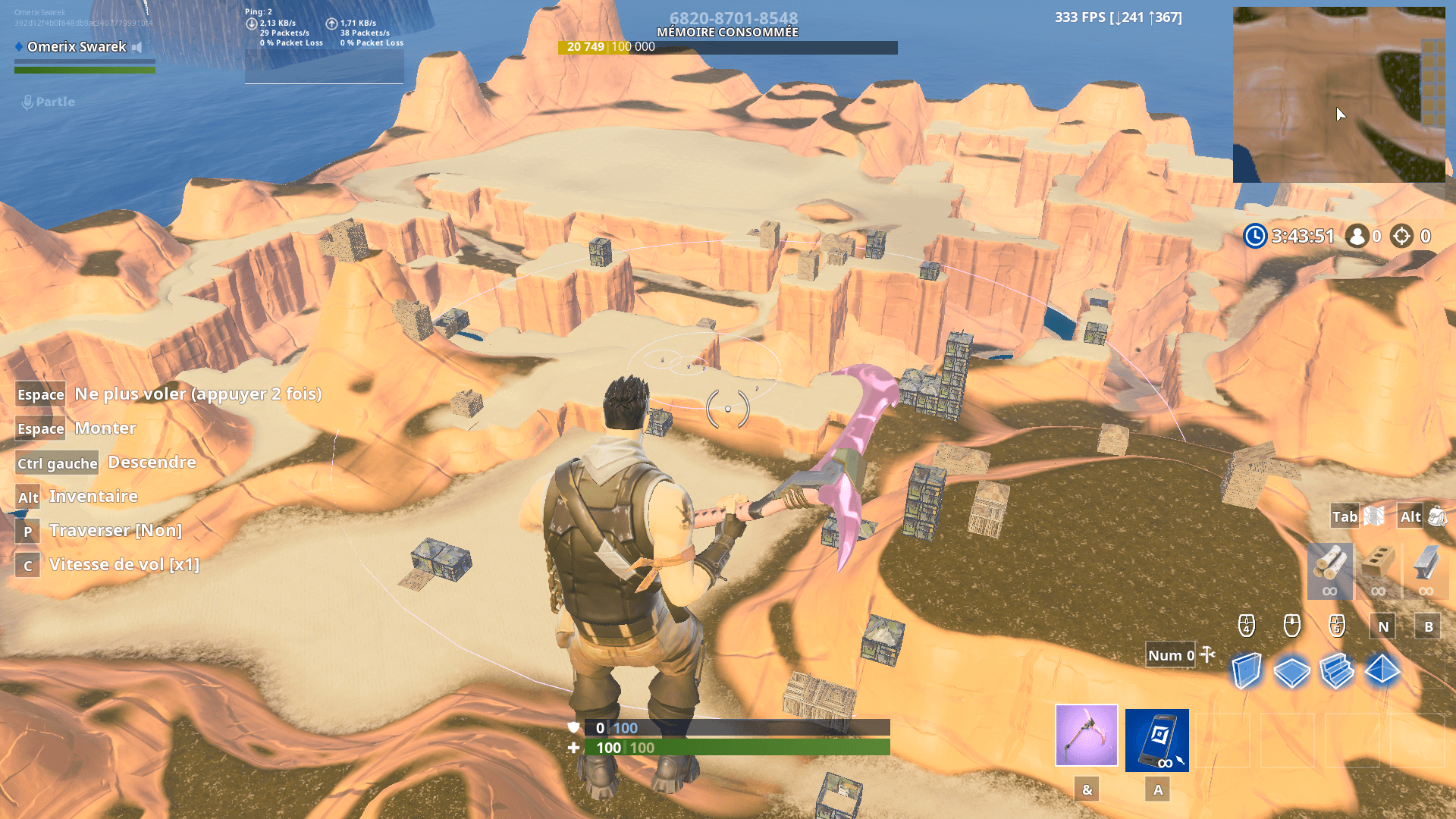Select the stairs building piece
The image size is (1456, 819).
tap(1337, 671)
